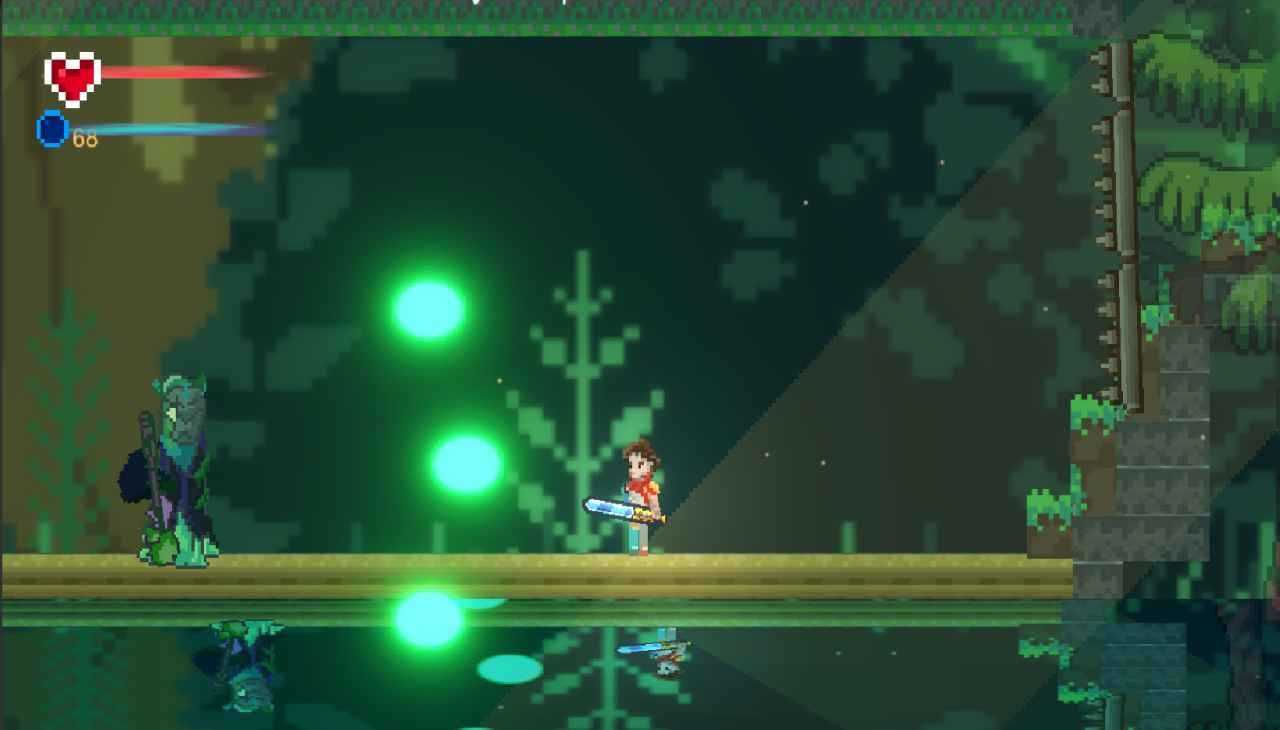
Task: Select the glowing green orb in the water
Action: [430, 618]
